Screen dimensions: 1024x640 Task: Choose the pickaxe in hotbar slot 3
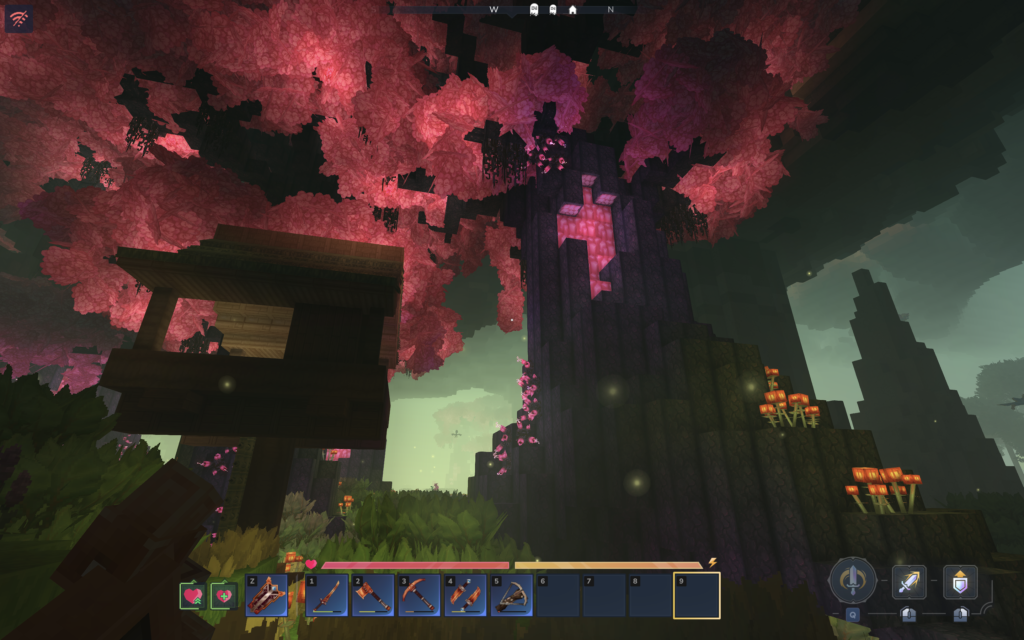[419, 596]
